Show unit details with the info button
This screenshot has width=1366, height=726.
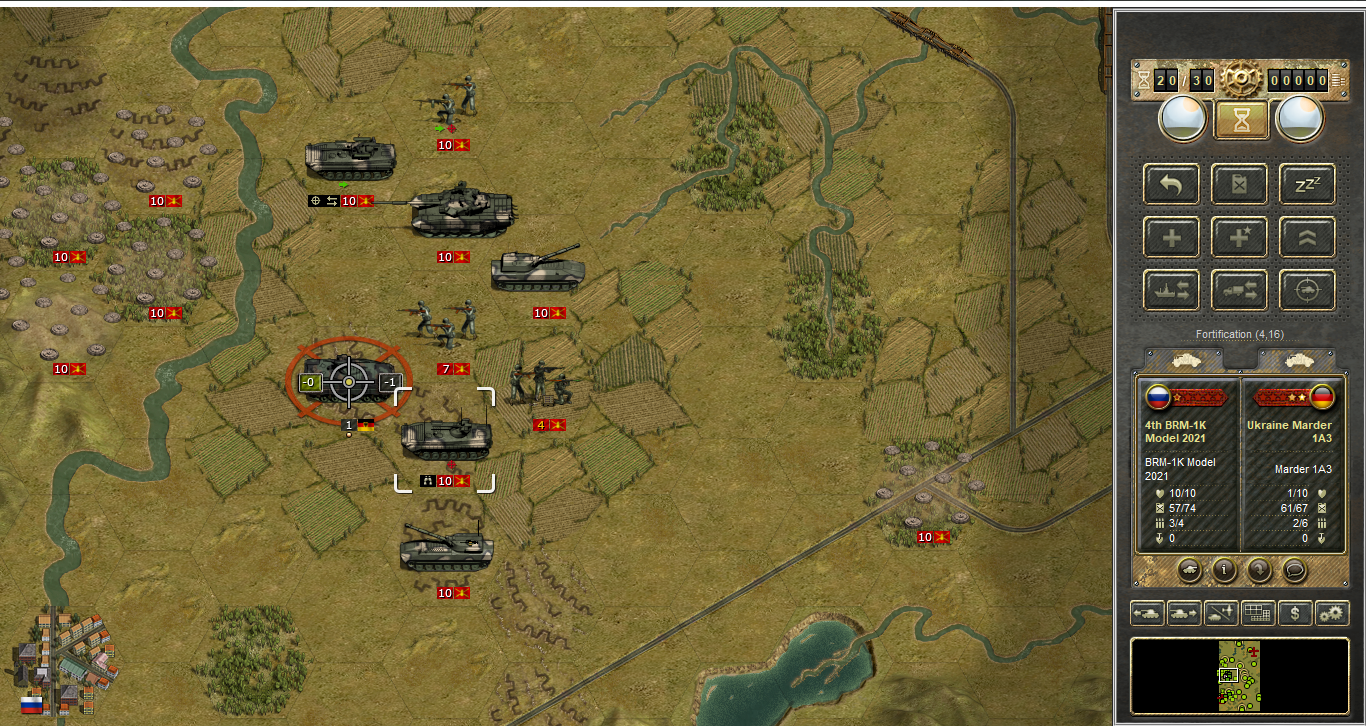pos(1223,570)
